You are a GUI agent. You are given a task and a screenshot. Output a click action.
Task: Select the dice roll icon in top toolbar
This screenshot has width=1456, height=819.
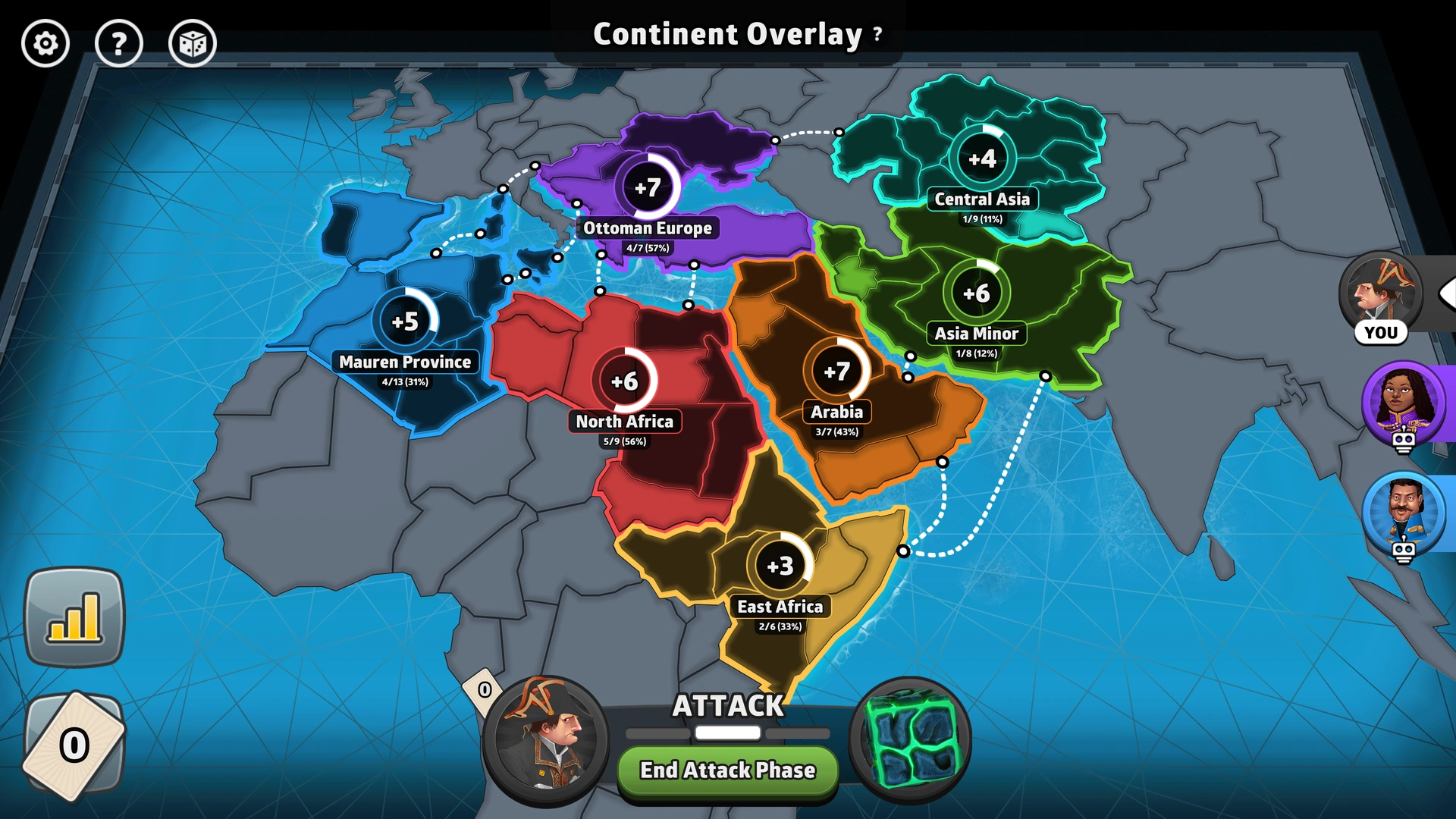[x=195, y=44]
